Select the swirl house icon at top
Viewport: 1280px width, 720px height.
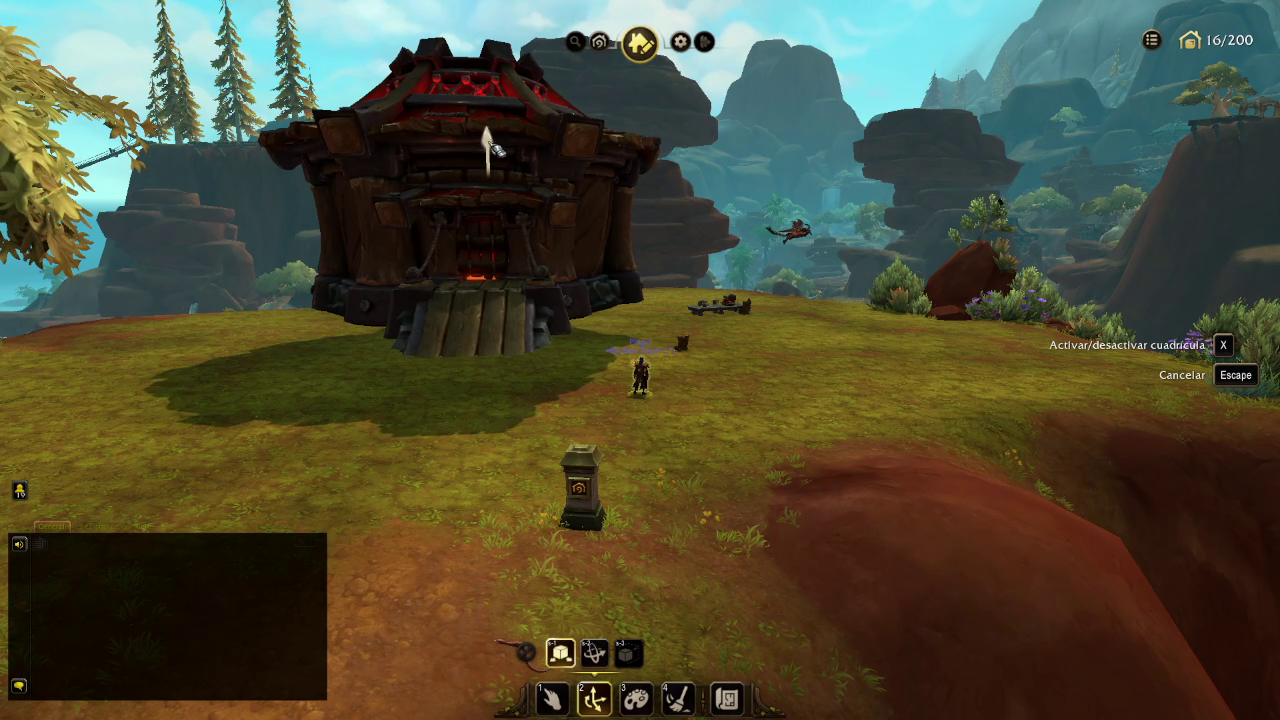[600, 42]
